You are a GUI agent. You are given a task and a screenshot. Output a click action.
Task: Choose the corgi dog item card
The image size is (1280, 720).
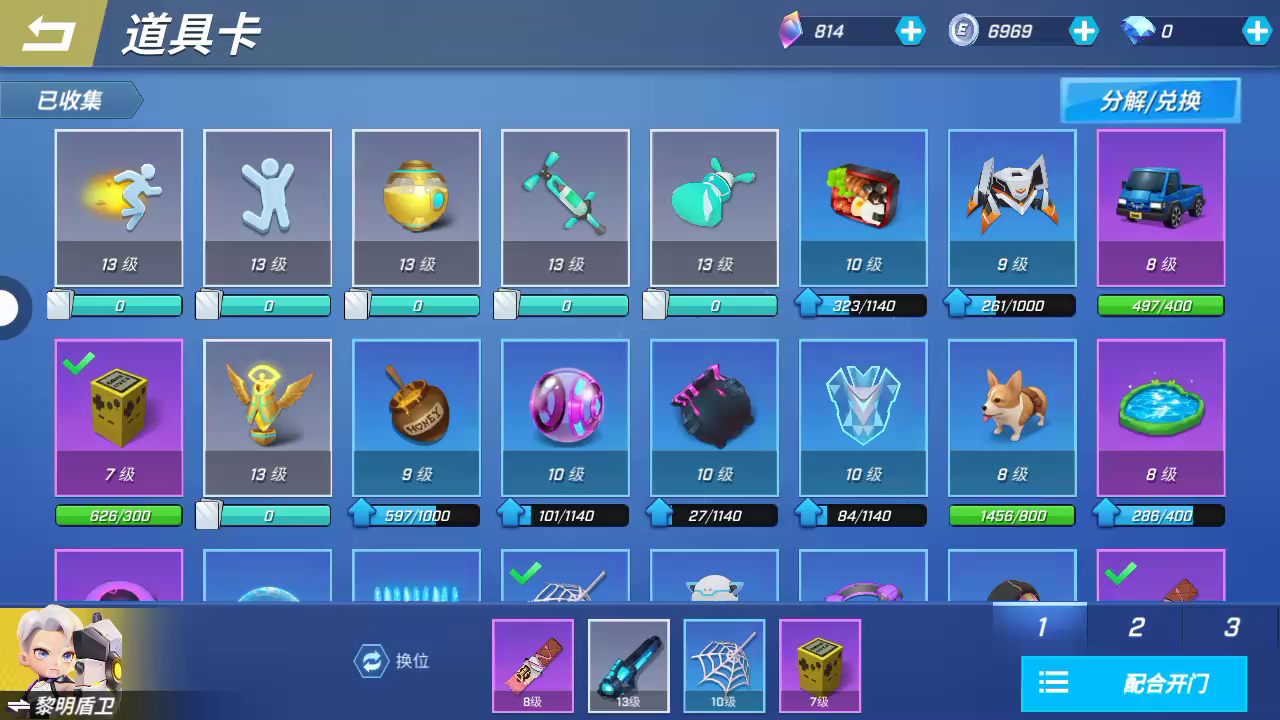[x=1011, y=417]
